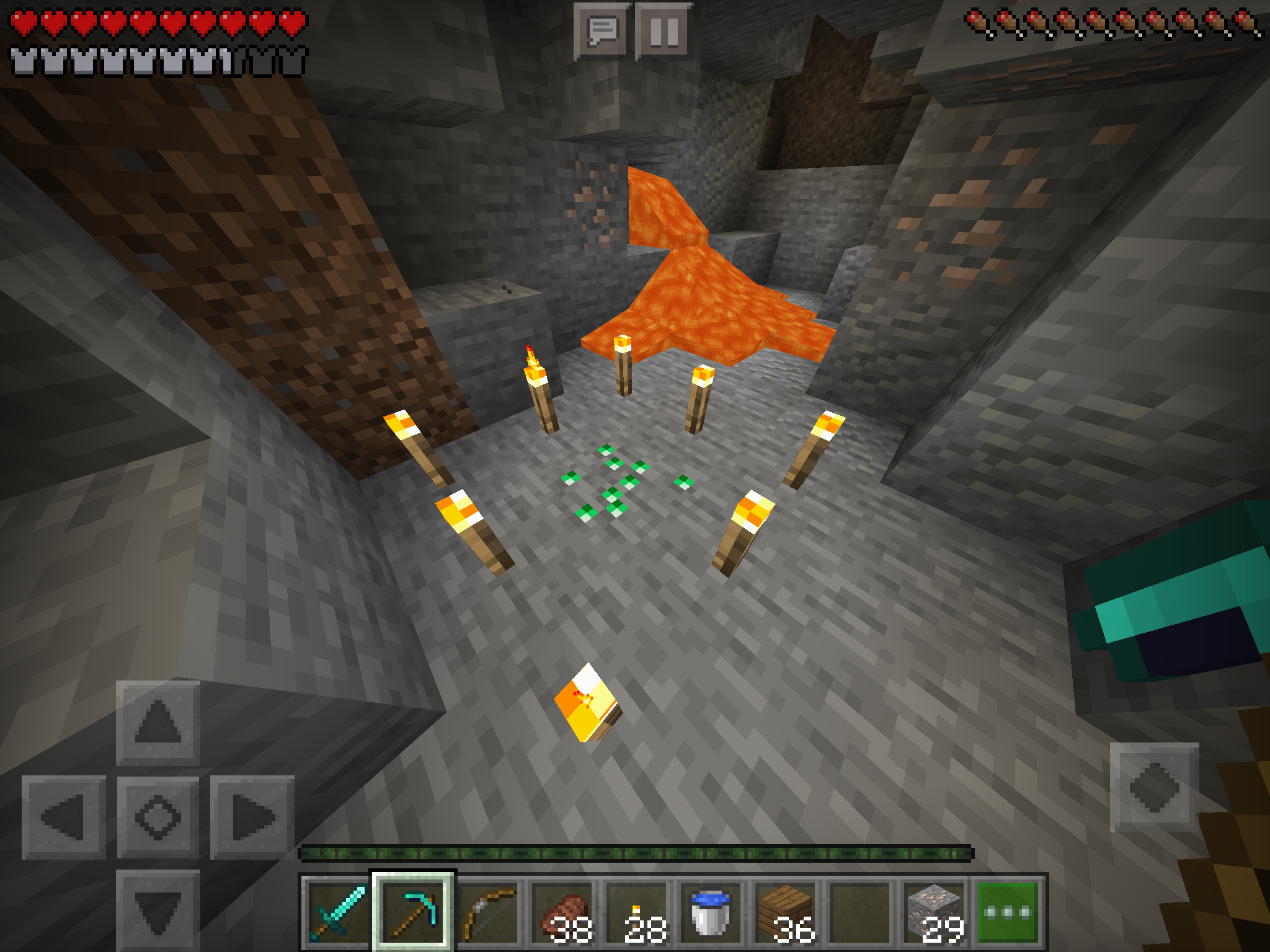Pause the game
Screen dimensions: 1270x952
tap(664, 31)
